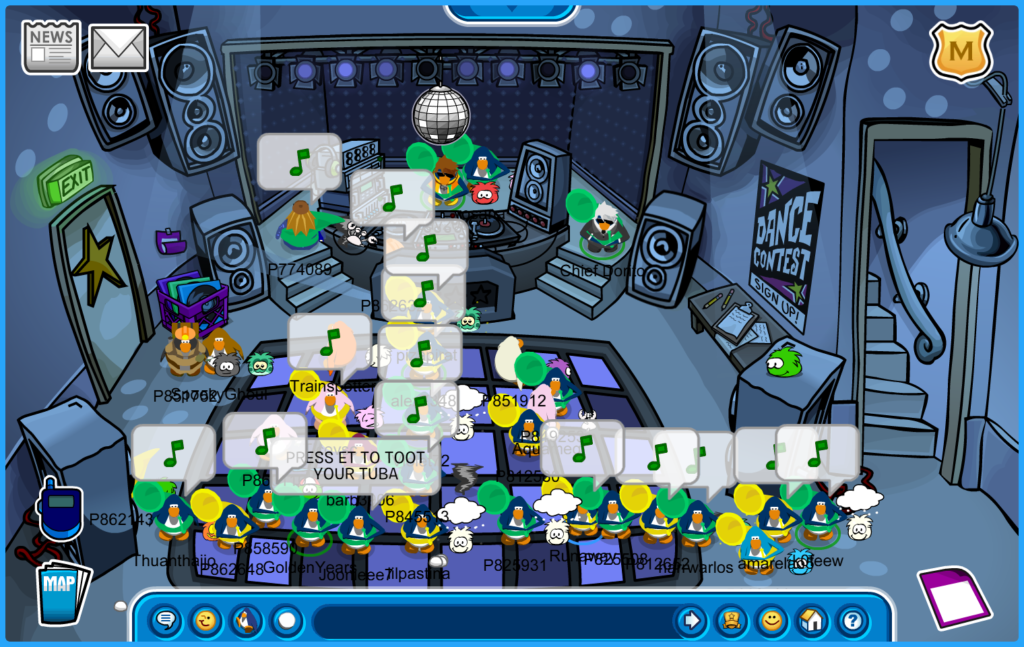The height and width of the screenshot is (647, 1024).
Task: Open the moderator M badge
Action: pyautogui.click(x=961, y=50)
